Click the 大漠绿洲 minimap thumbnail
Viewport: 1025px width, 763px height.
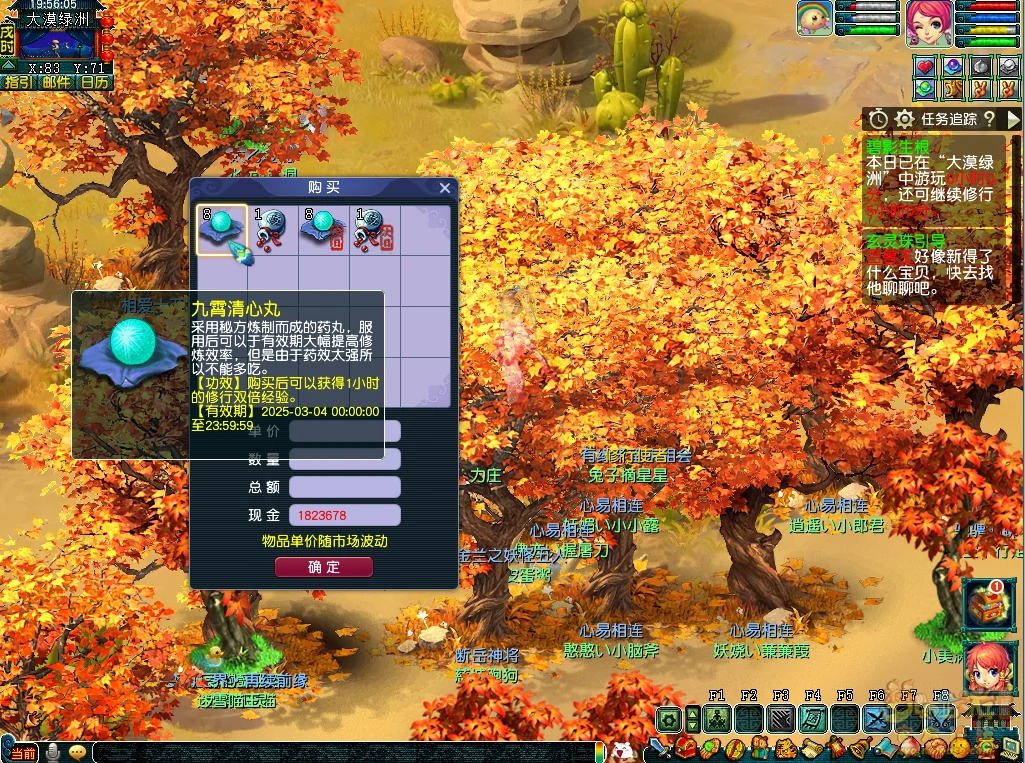(57, 44)
